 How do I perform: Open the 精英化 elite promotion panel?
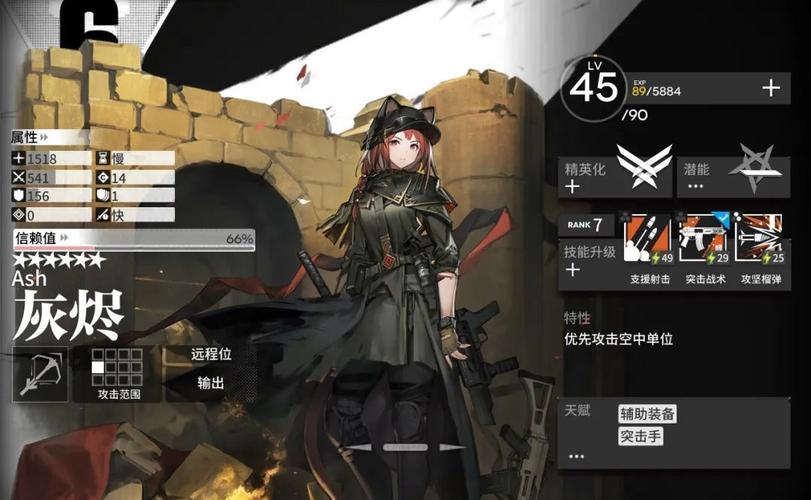pyautogui.click(x=615, y=174)
